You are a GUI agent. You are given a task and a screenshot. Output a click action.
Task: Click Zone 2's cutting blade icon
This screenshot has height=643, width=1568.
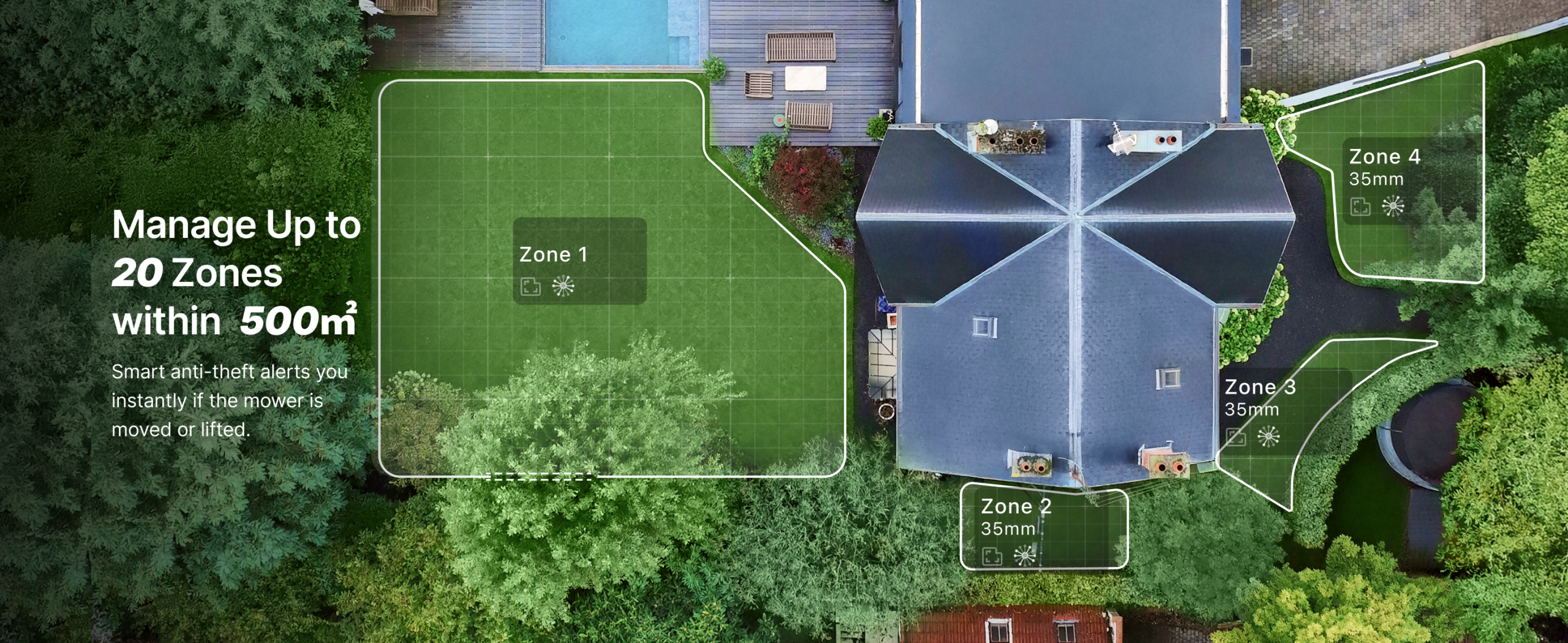pos(1024,556)
